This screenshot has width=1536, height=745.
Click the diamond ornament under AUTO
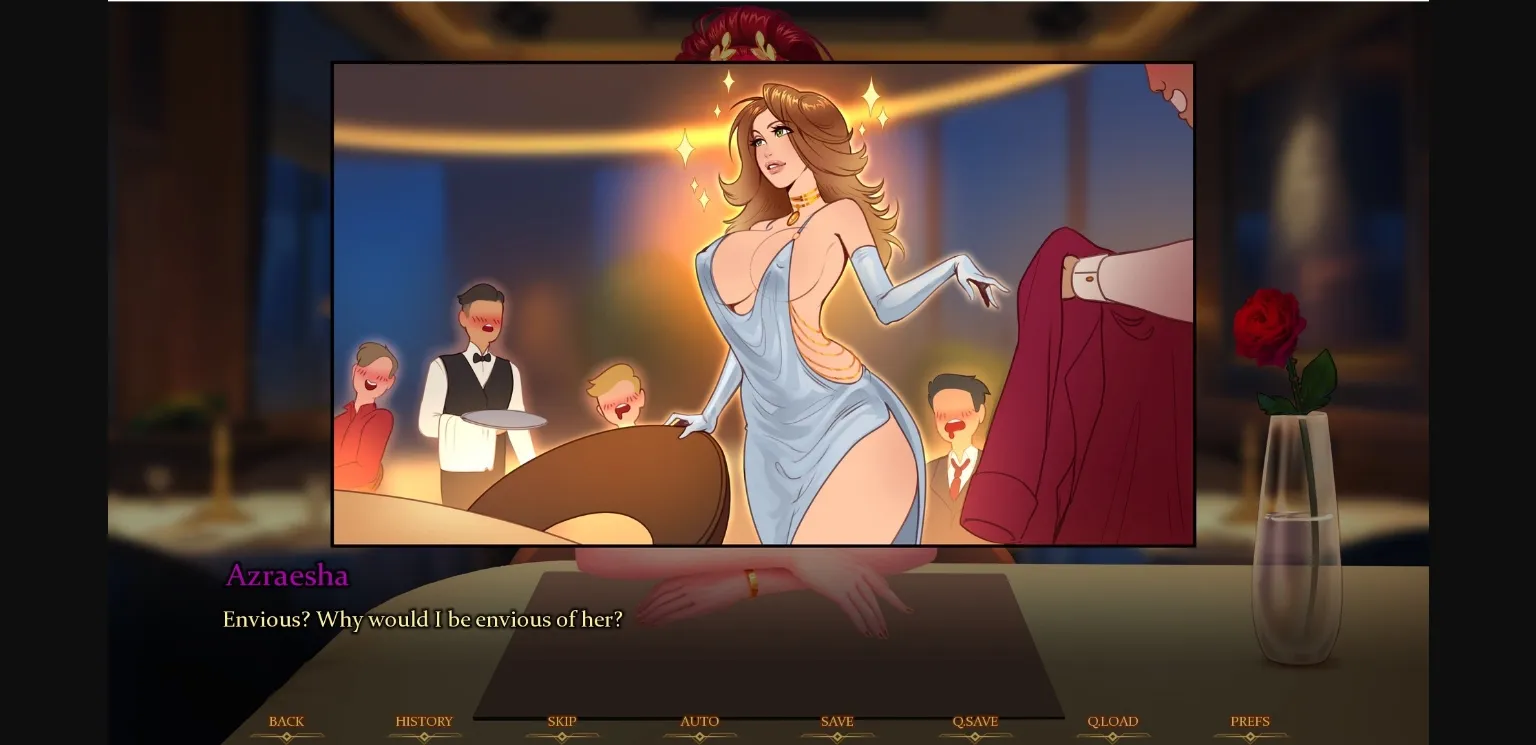700,735
